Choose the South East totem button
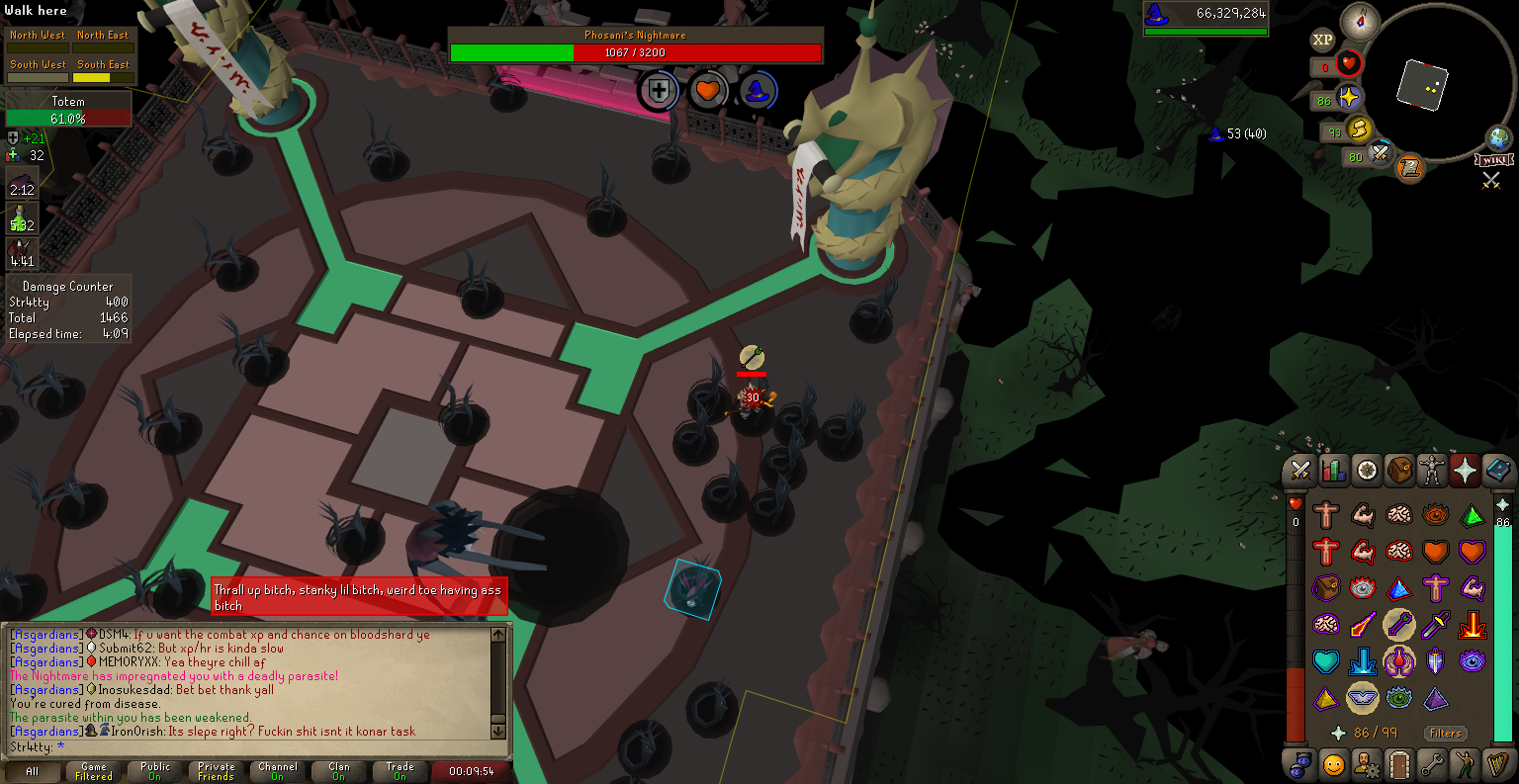Screen dimensions: 1519x784 pos(103,70)
